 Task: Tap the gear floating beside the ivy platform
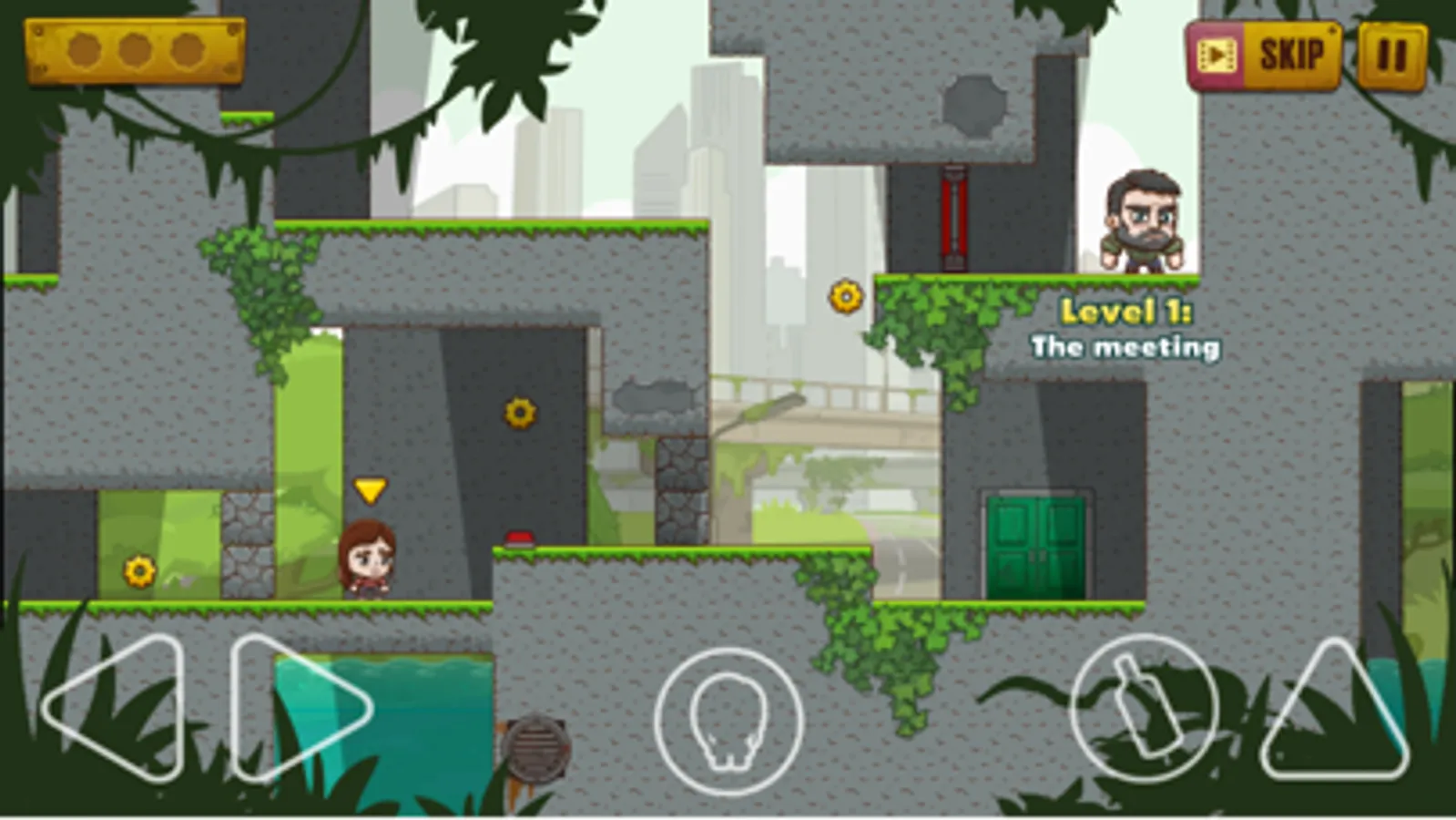844,294
